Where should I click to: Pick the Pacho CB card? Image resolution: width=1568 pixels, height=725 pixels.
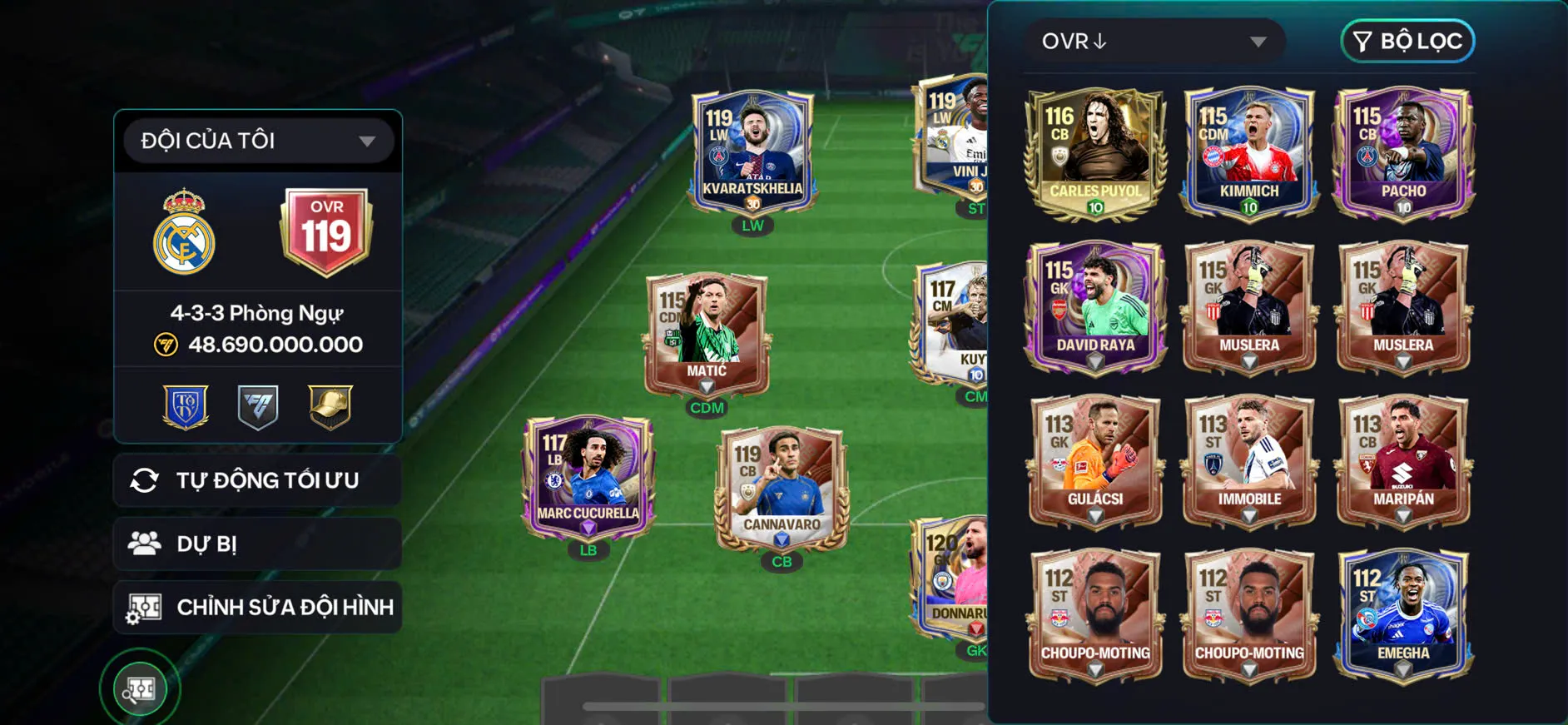[x=1403, y=154]
